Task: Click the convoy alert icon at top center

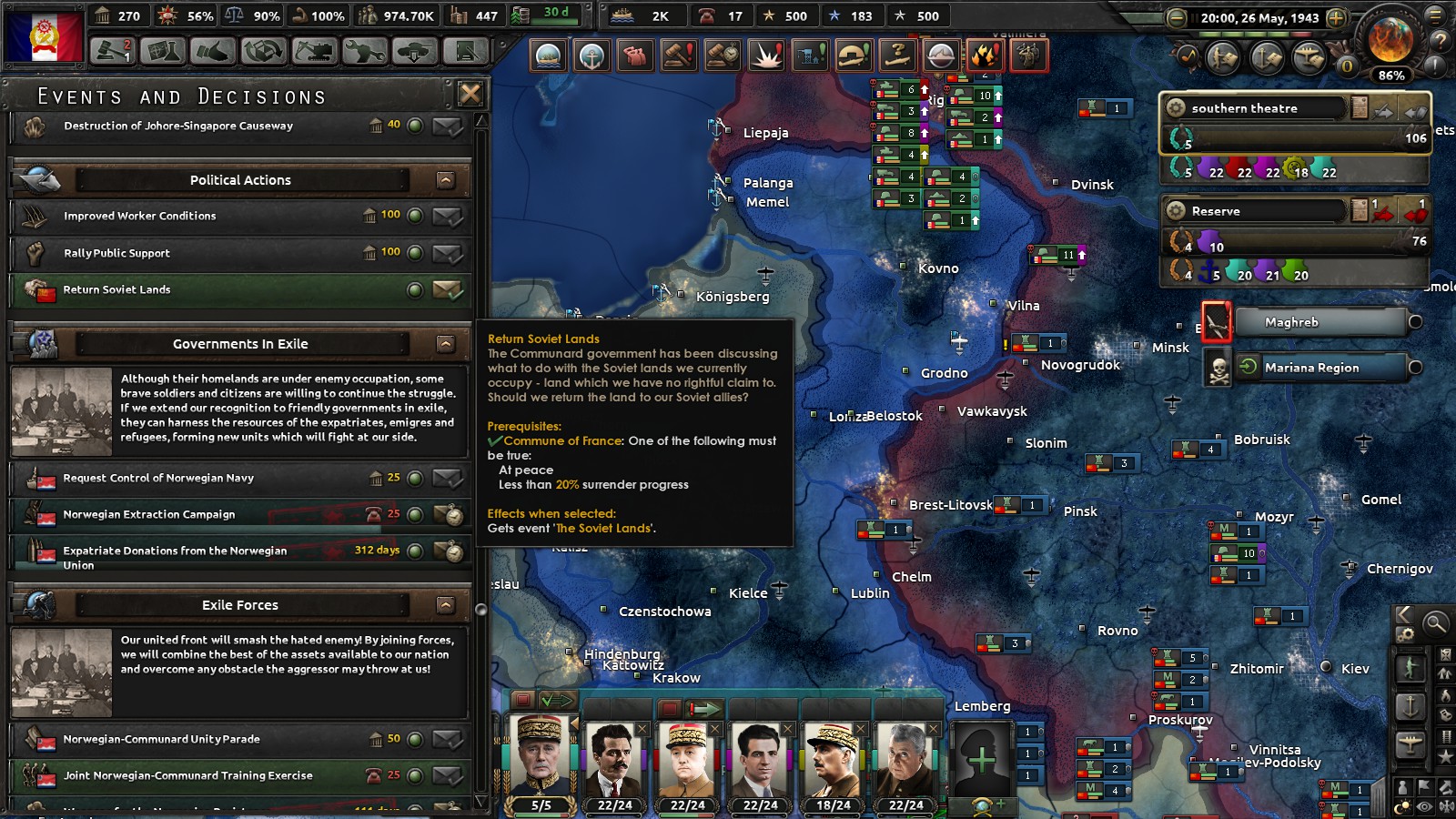Action: 546,56
